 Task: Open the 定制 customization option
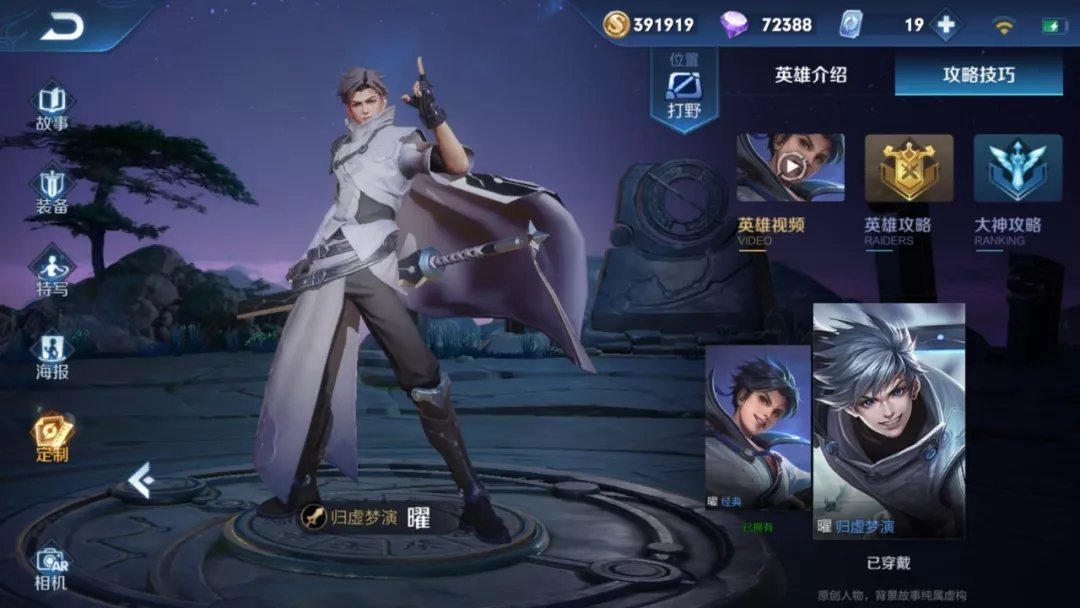(52, 438)
